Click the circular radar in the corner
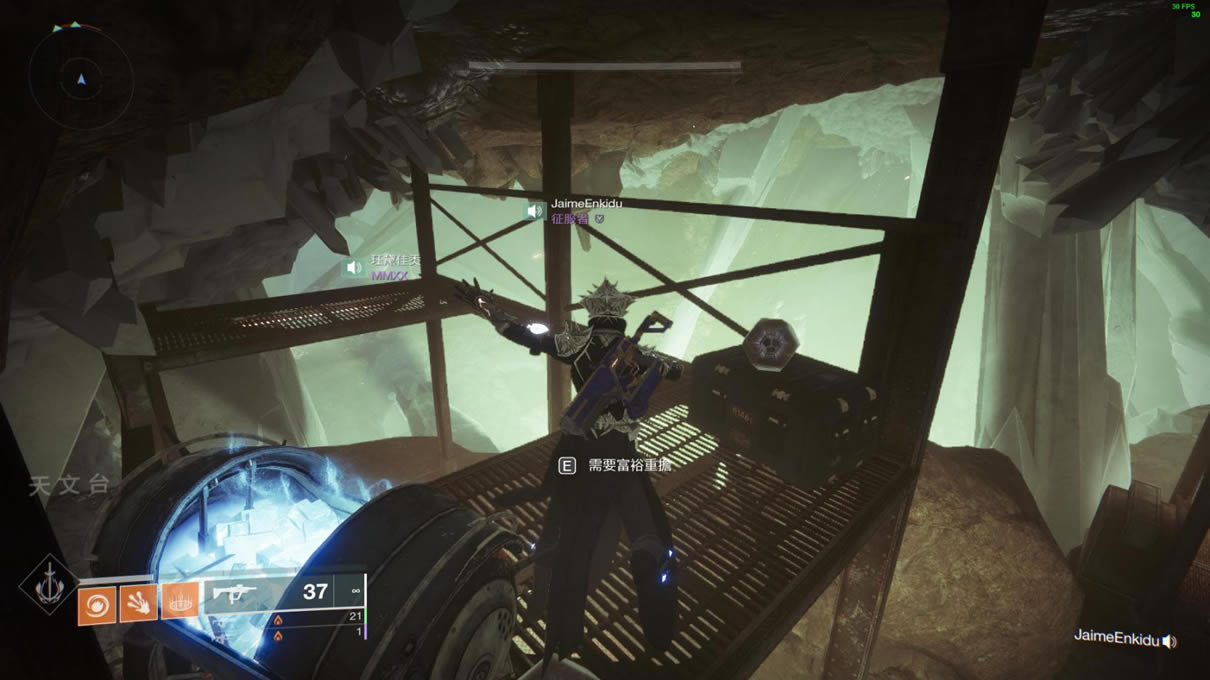The height and width of the screenshot is (680, 1210). coord(81,78)
